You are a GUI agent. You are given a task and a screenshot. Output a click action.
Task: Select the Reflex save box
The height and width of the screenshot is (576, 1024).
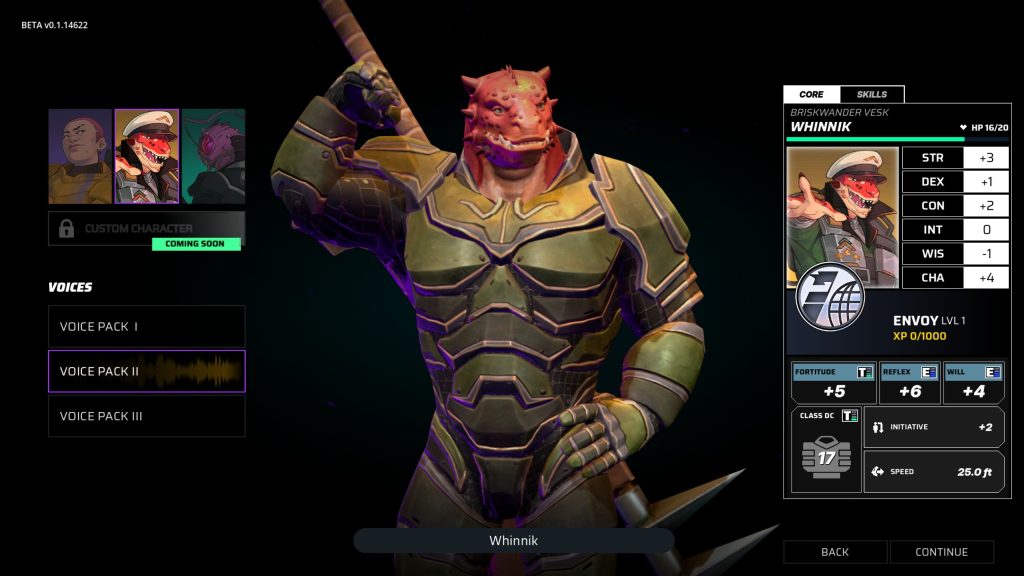[909, 383]
